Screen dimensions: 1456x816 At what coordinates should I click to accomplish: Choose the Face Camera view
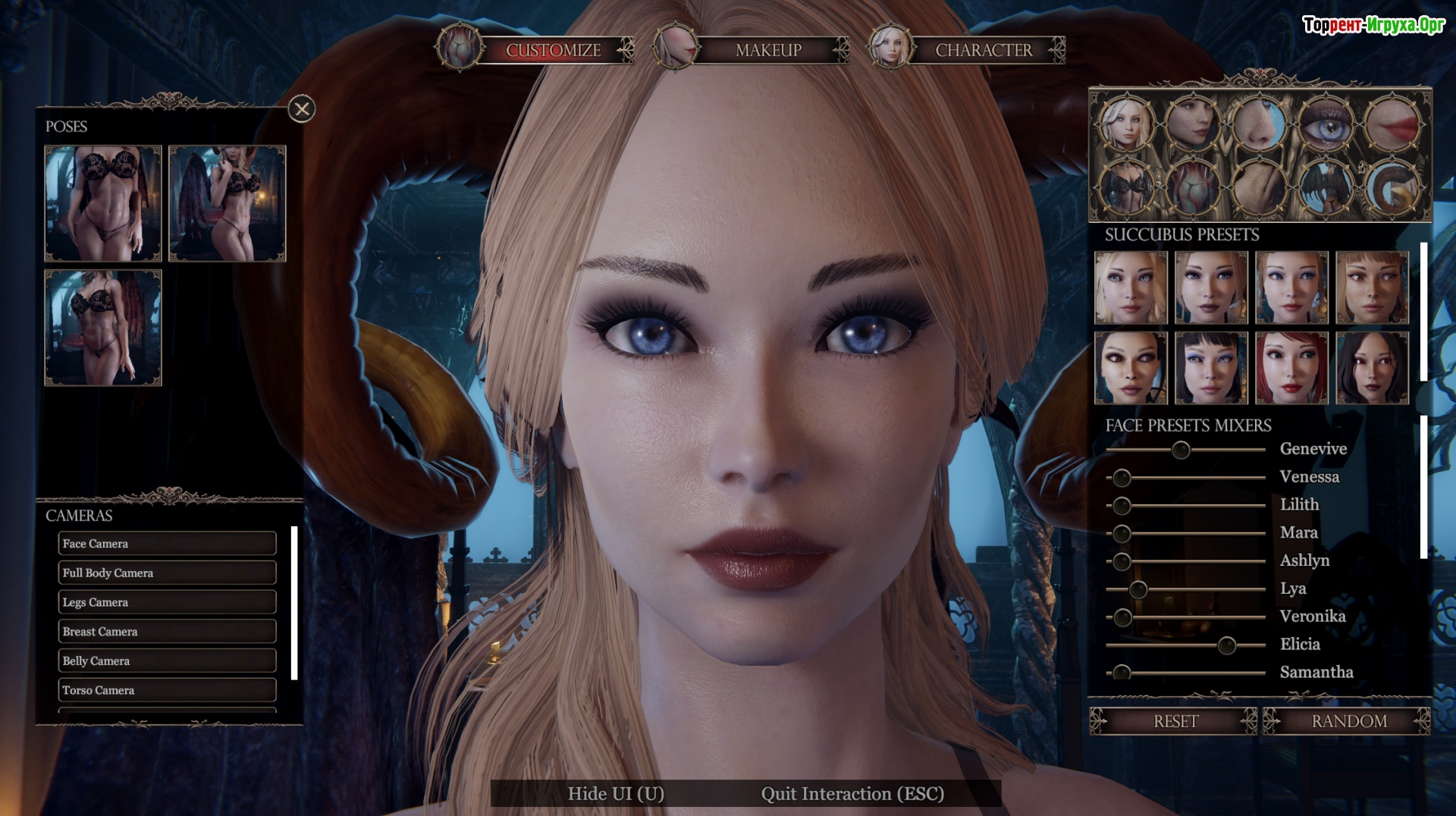(167, 544)
